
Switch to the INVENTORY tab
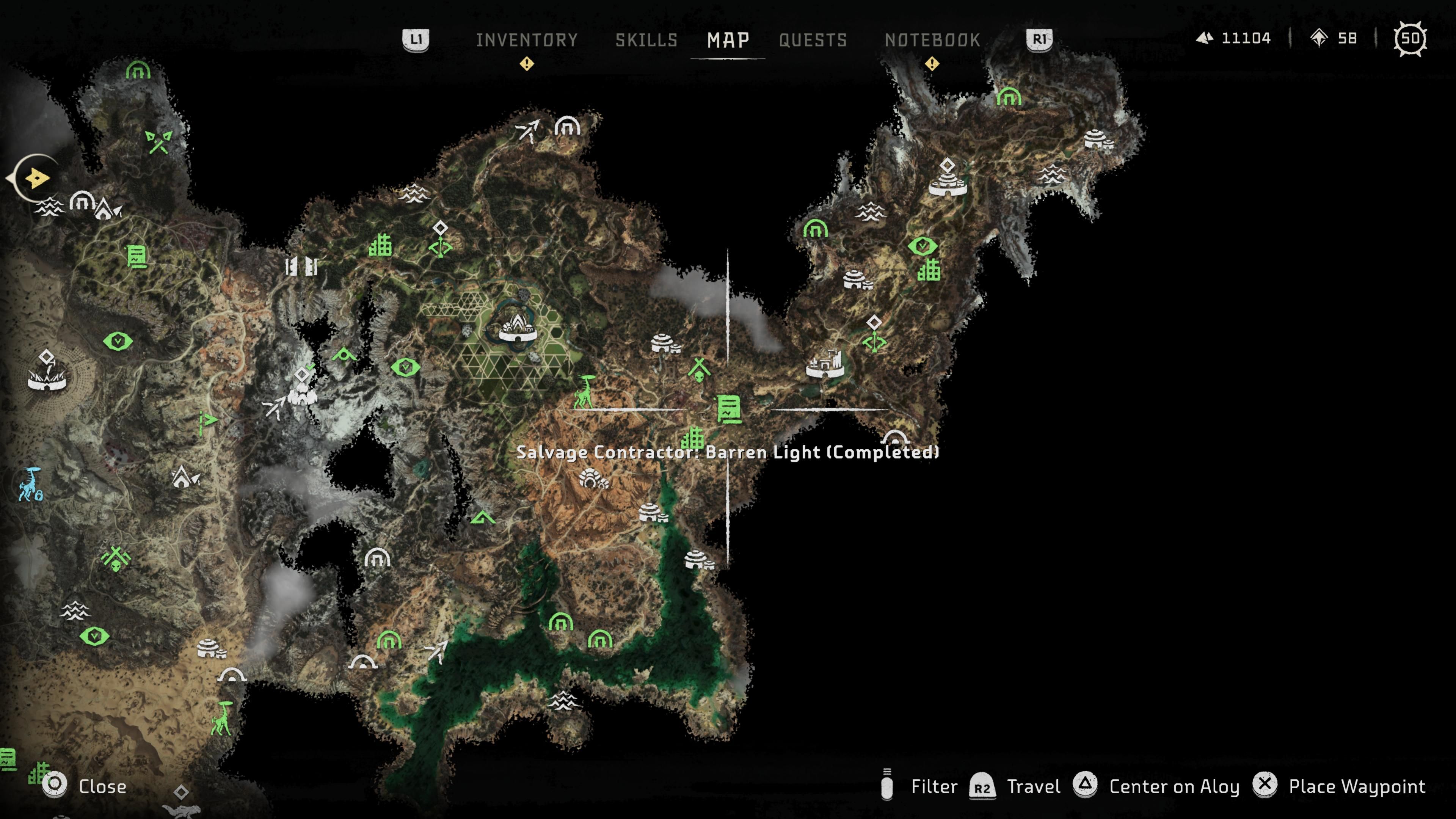tap(527, 39)
